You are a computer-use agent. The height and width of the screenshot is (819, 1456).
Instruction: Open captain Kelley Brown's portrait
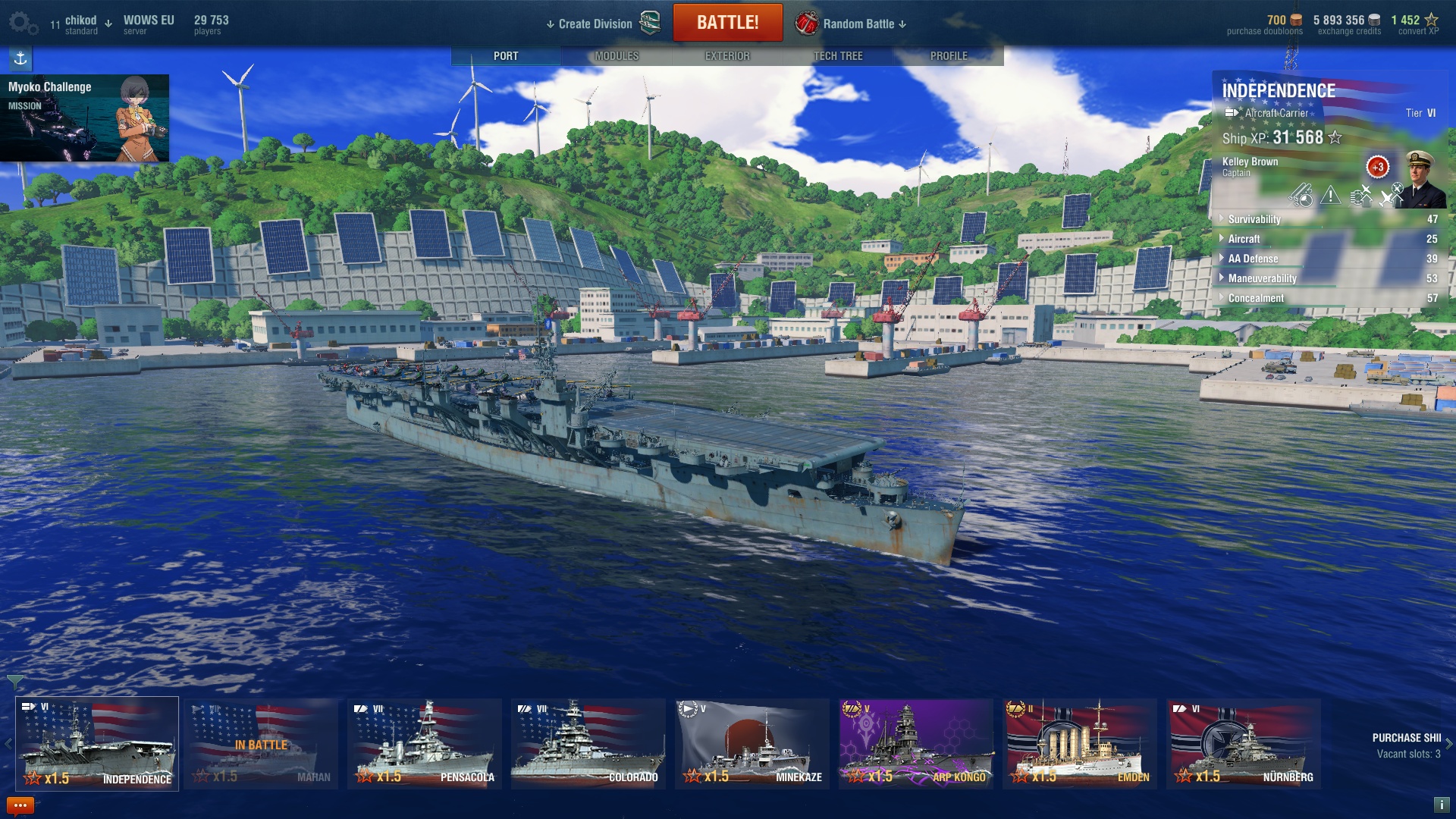1423,179
